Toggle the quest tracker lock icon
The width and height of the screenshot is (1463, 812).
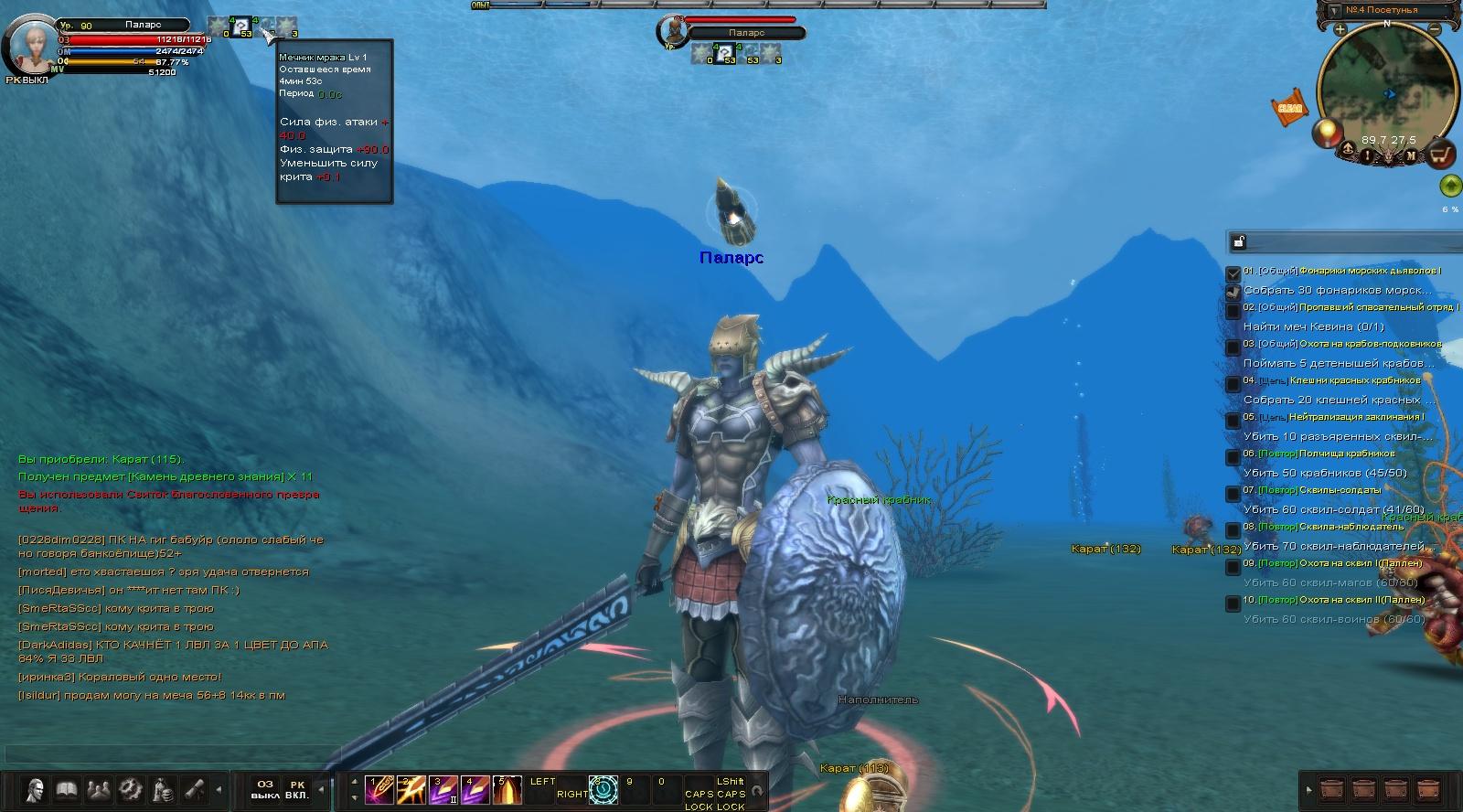click(1239, 242)
